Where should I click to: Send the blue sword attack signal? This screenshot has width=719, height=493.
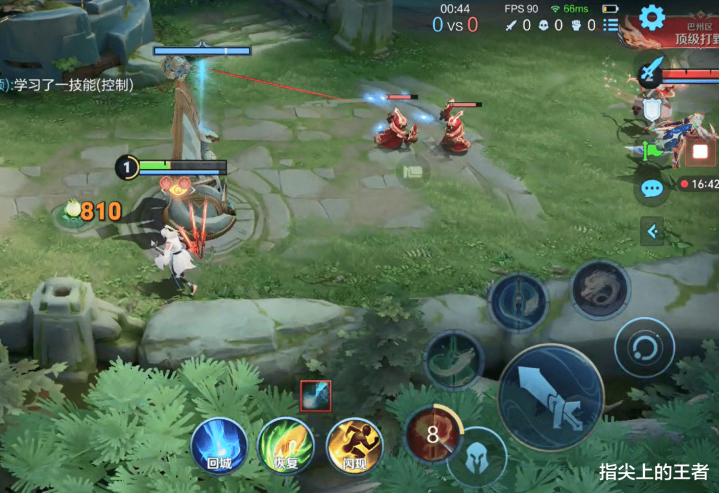(x=651, y=71)
